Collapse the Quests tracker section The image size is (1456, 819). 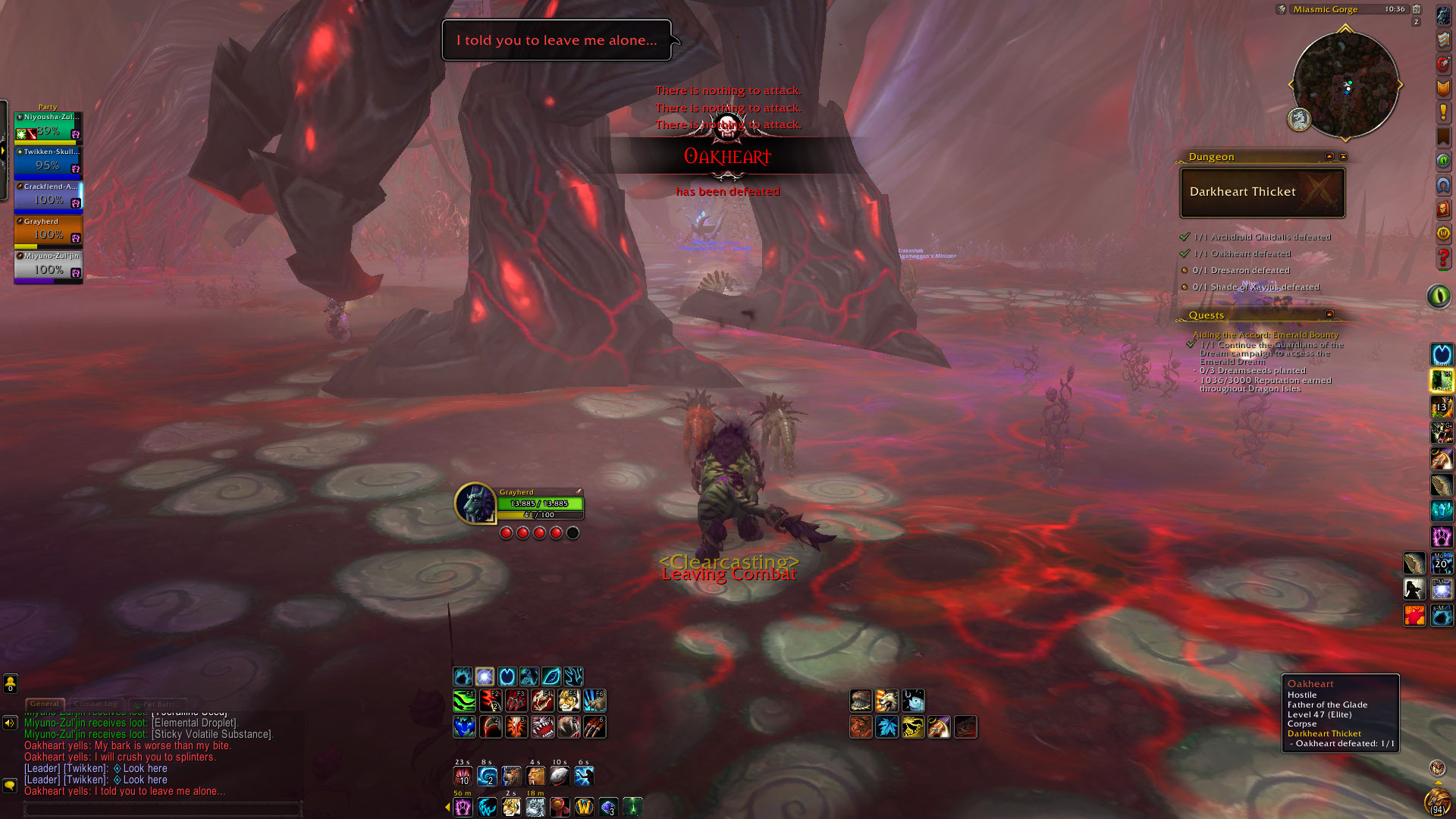1329,314
